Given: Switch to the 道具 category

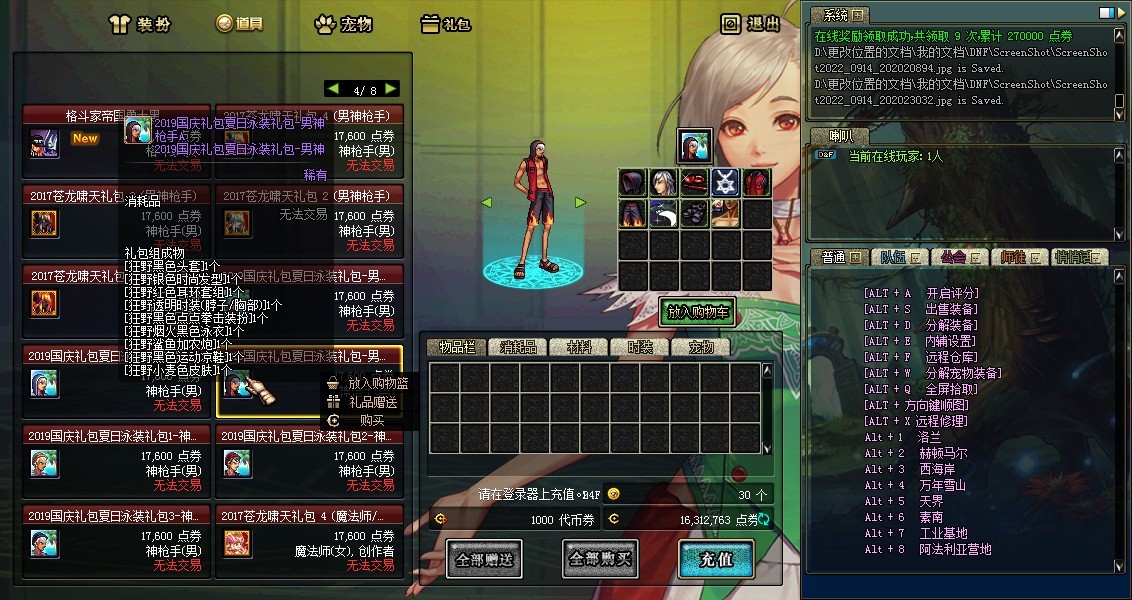Looking at the screenshot, I should (239, 23).
